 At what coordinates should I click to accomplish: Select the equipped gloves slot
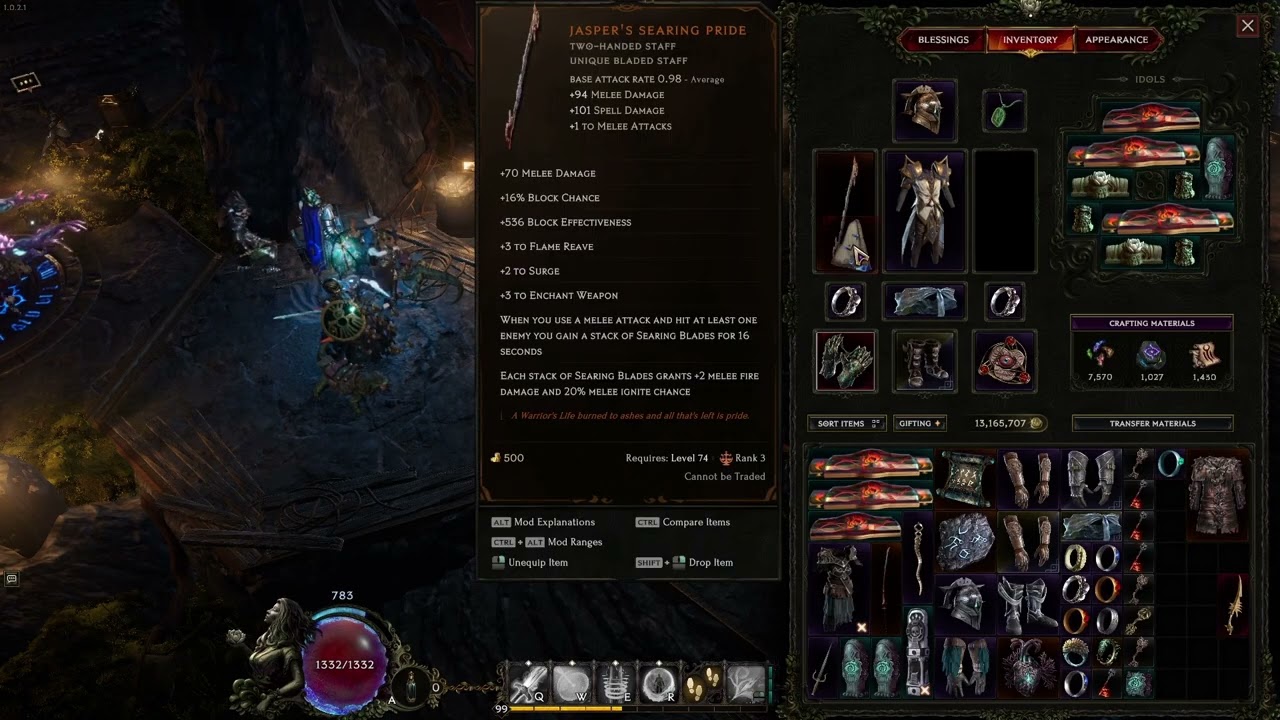(x=845, y=360)
